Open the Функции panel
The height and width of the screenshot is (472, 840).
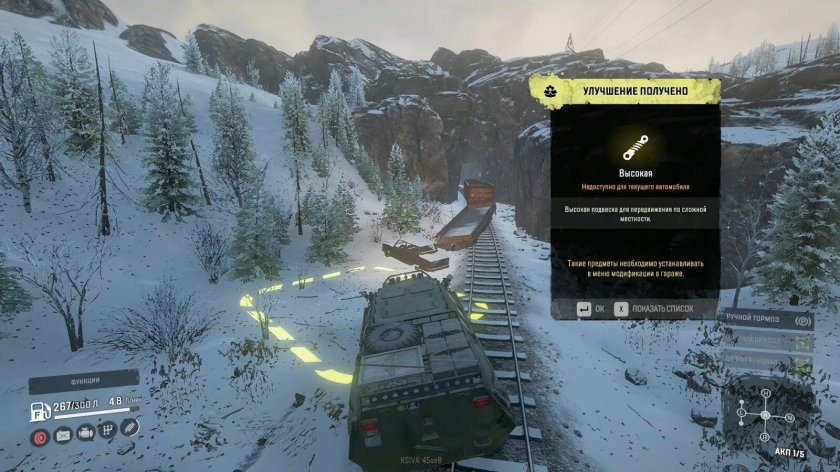[x=83, y=380]
